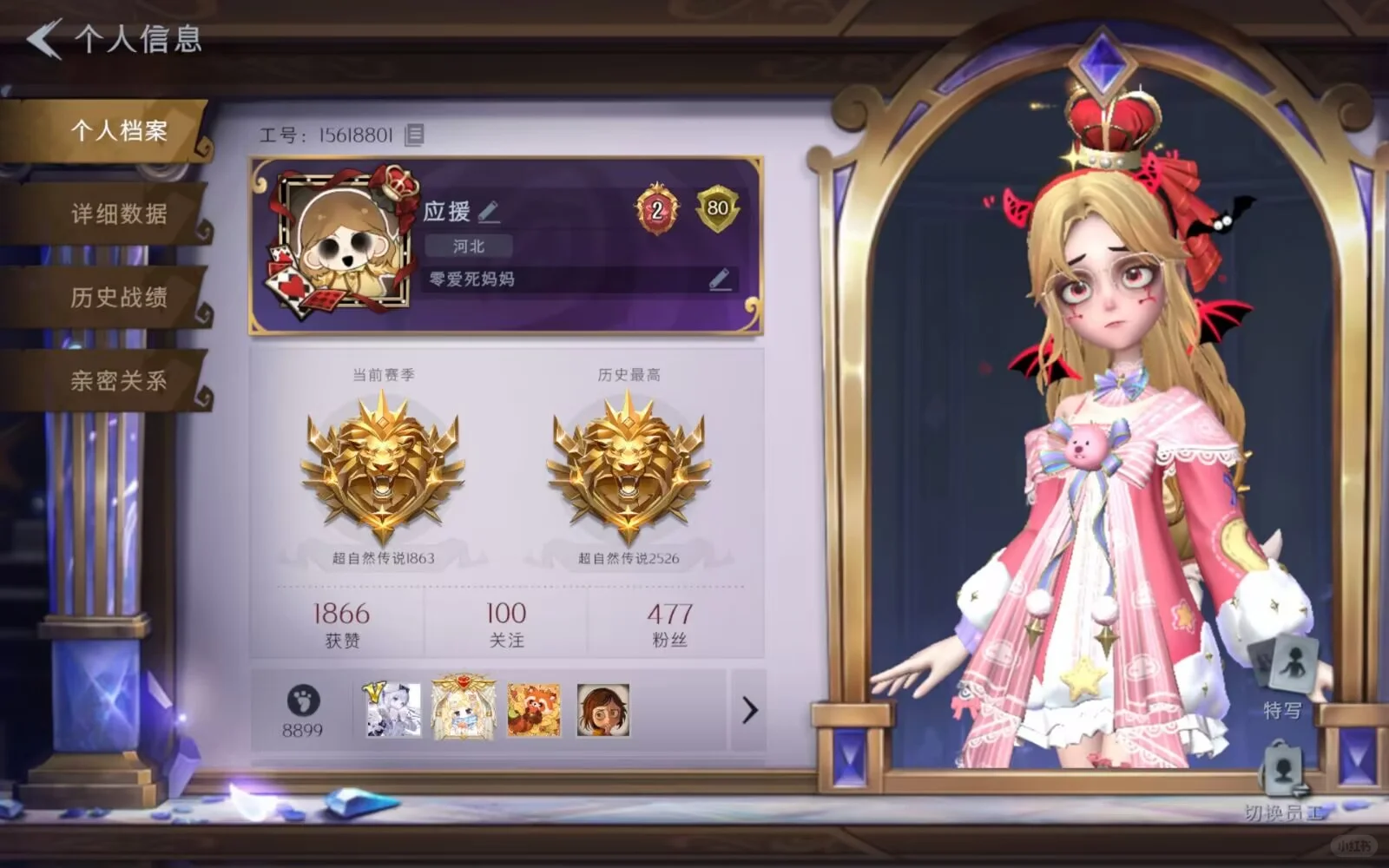This screenshot has height=868, width=1389.
Task: Switch to the 历史战绩 tab
Action: pyautogui.click(x=118, y=297)
